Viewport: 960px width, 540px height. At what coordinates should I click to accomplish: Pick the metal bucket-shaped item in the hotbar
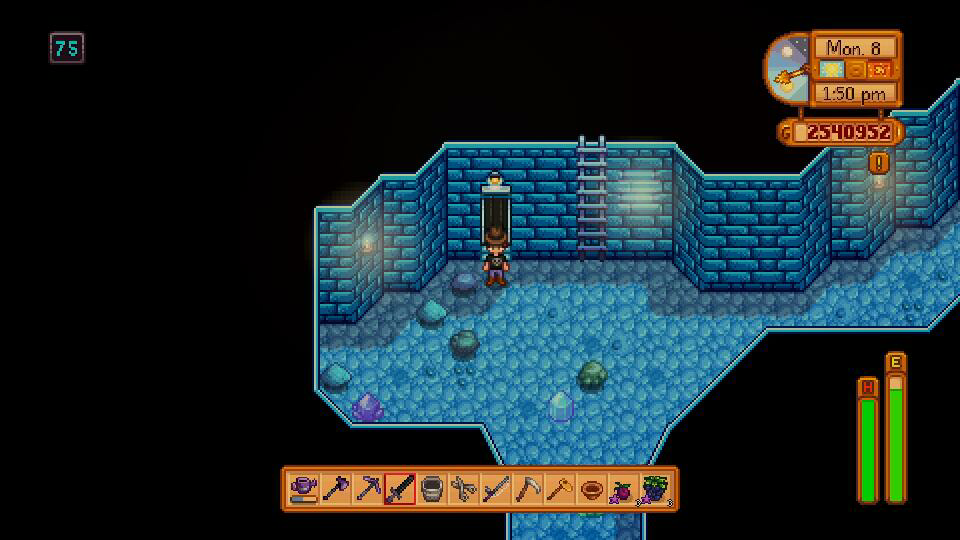(432, 489)
